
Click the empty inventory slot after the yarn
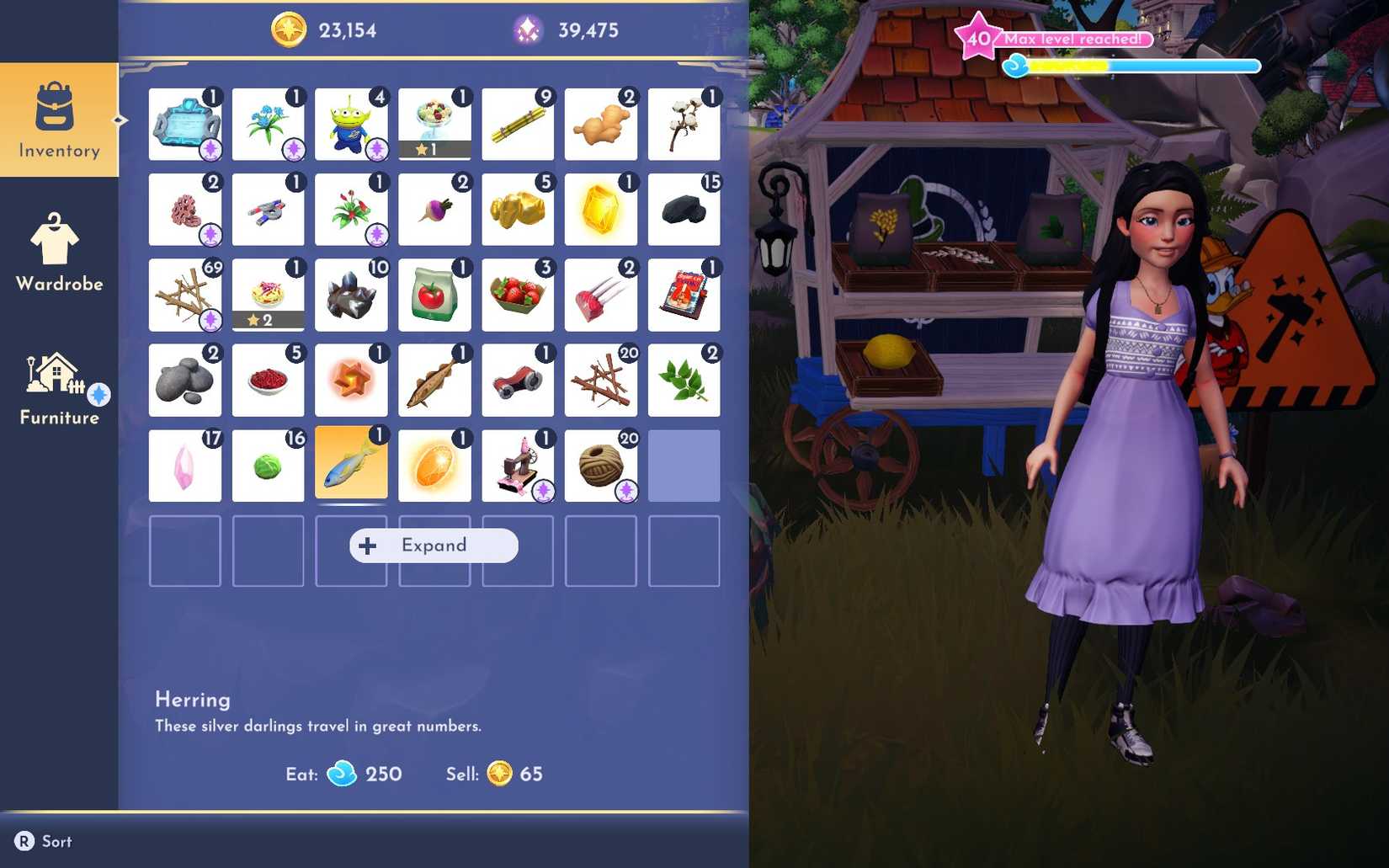(684, 465)
